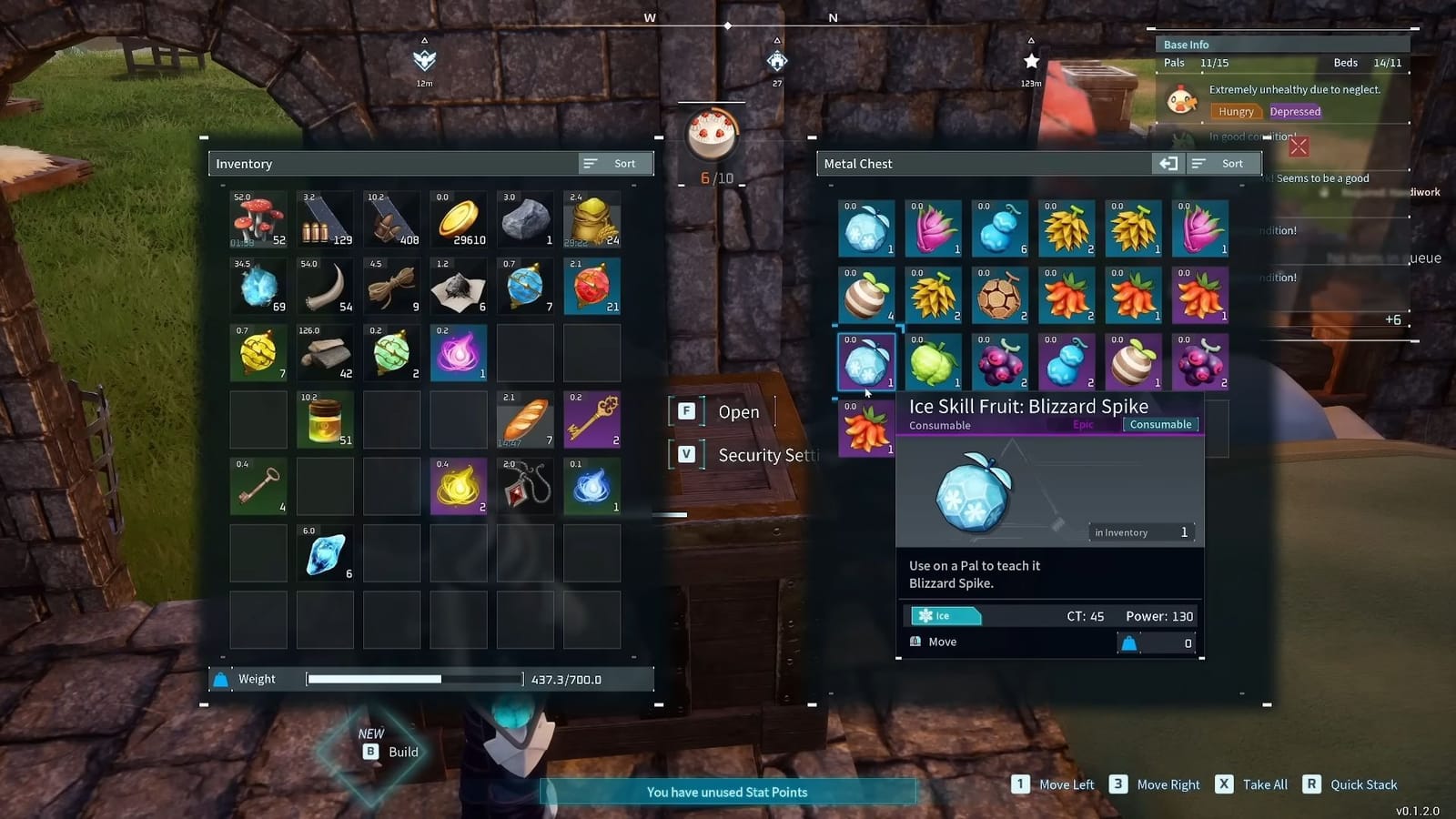The height and width of the screenshot is (819, 1456).
Task: Select the green round skill fruit in chest
Action: click(933, 360)
